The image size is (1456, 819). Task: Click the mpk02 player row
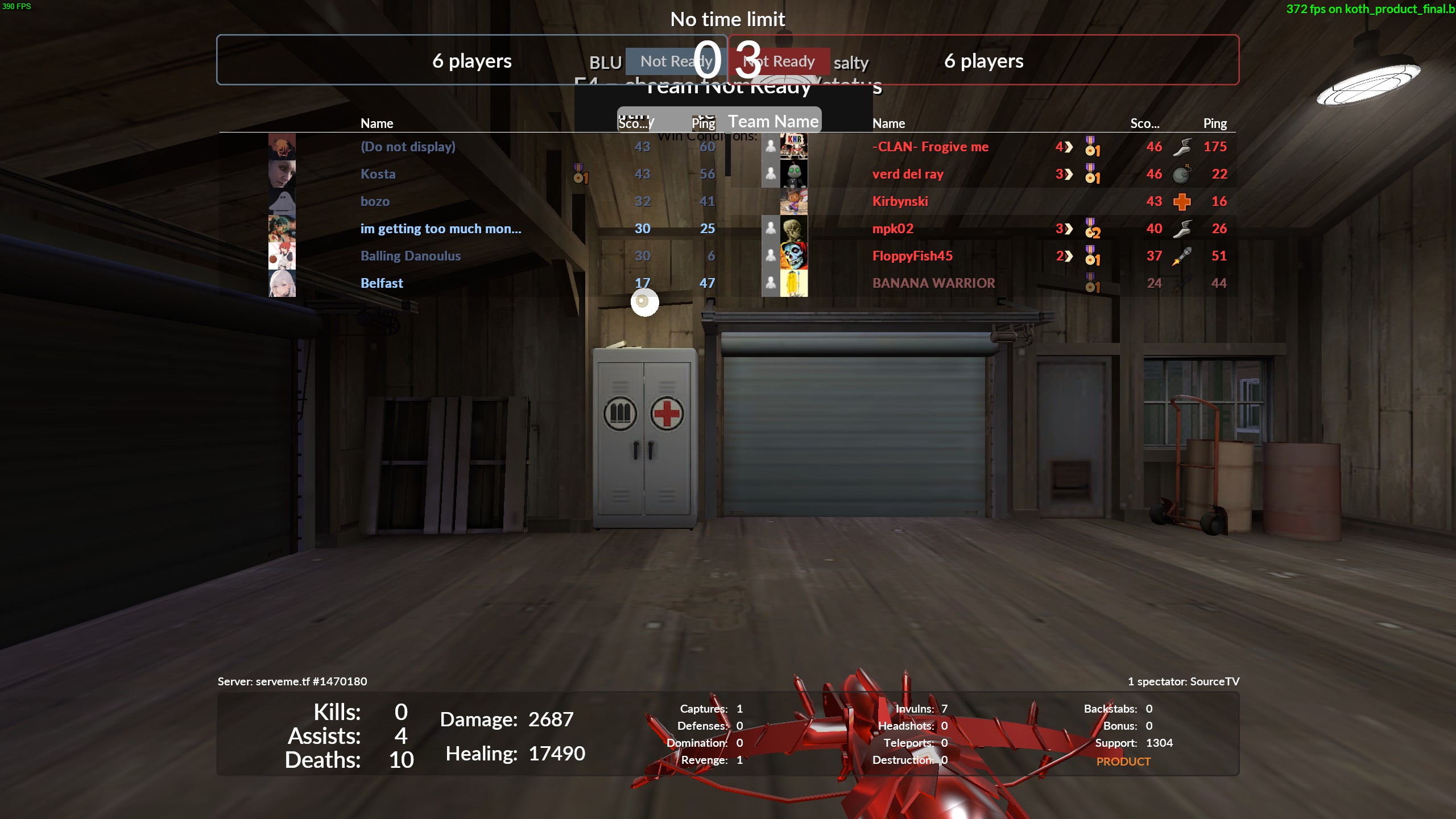(x=893, y=229)
